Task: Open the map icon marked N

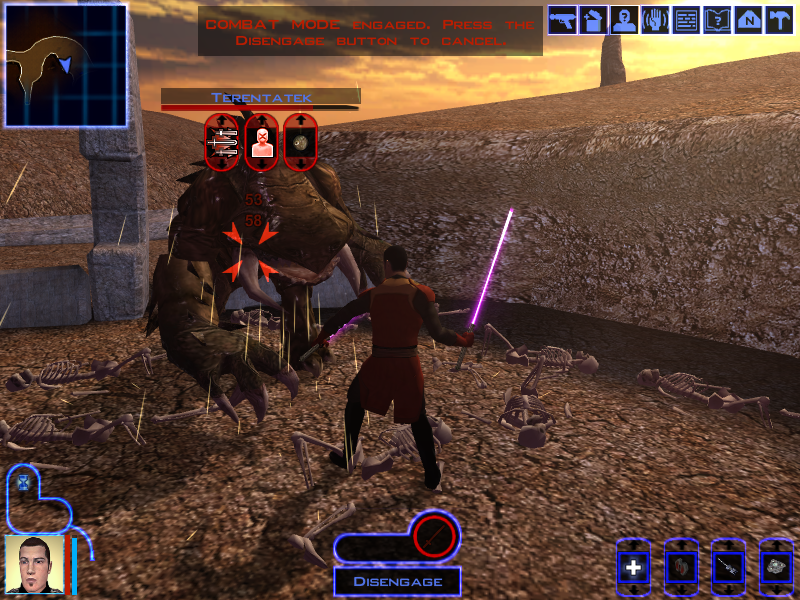Action: click(747, 20)
